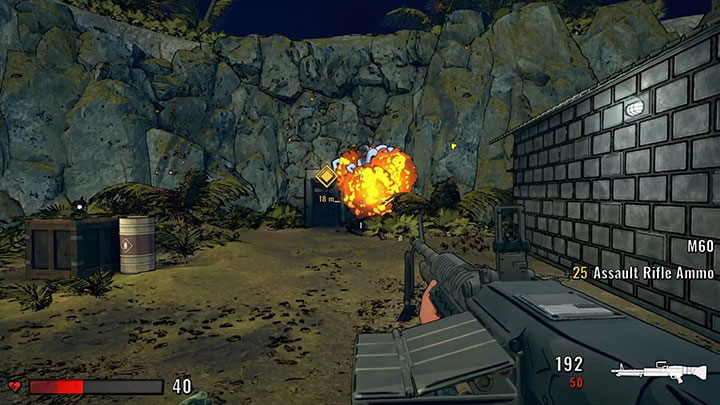Click the yellow diamond objective waypoint marker
Image resolution: width=720 pixels, height=405 pixels.
325,180
